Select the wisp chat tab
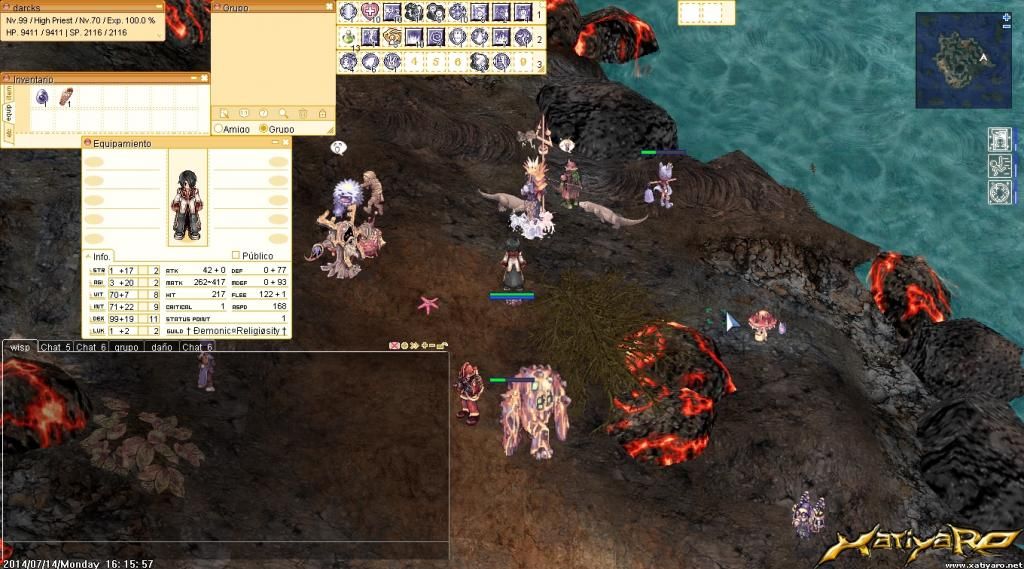The height and width of the screenshot is (569, 1024). click(x=19, y=347)
